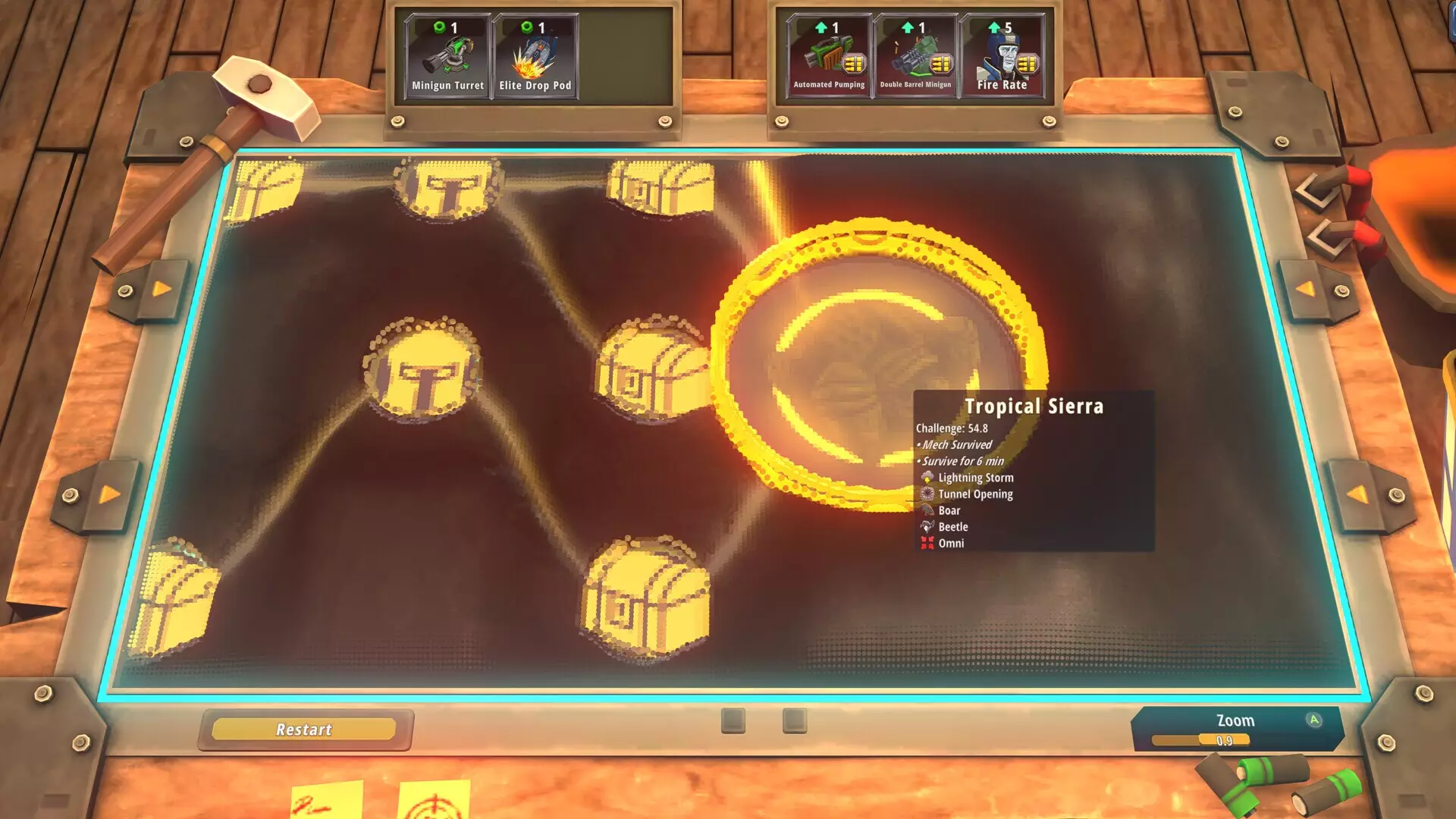
Task: Open the Double Barrel Minigun upgrade
Action: pyautogui.click(x=915, y=57)
